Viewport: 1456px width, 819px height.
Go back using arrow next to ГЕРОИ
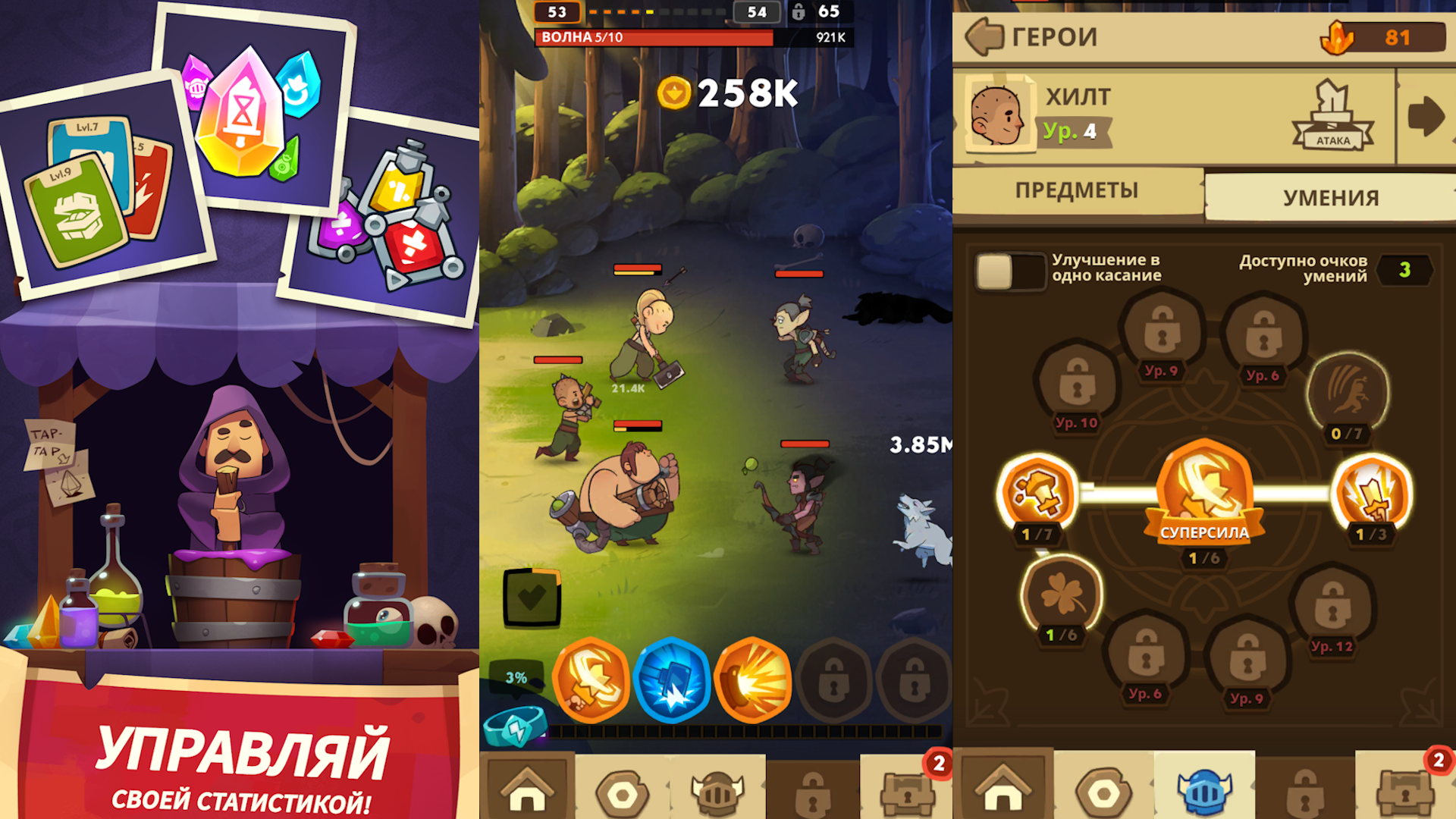(987, 36)
